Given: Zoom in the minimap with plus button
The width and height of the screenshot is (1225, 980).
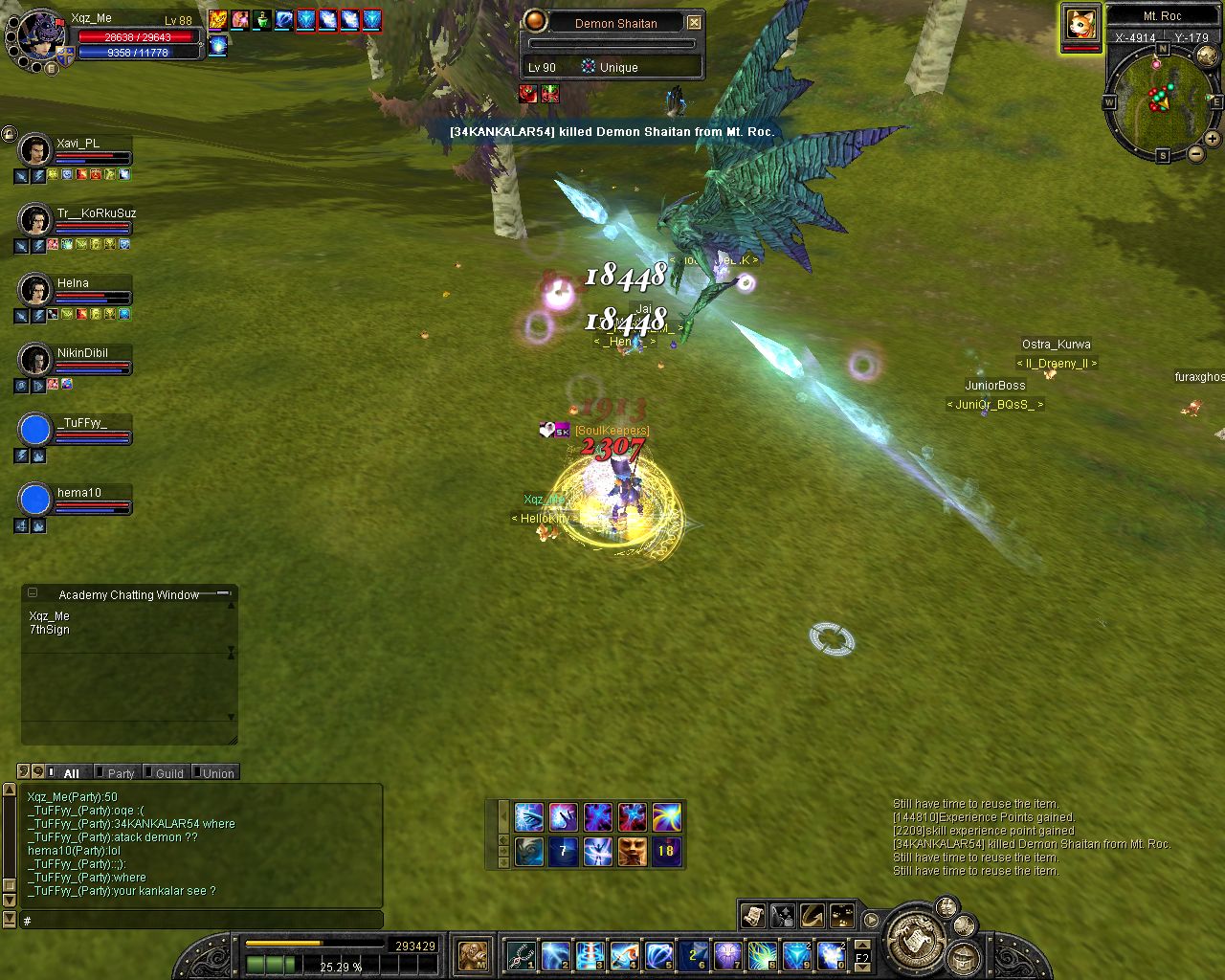Looking at the screenshot, I should 1213,139.
